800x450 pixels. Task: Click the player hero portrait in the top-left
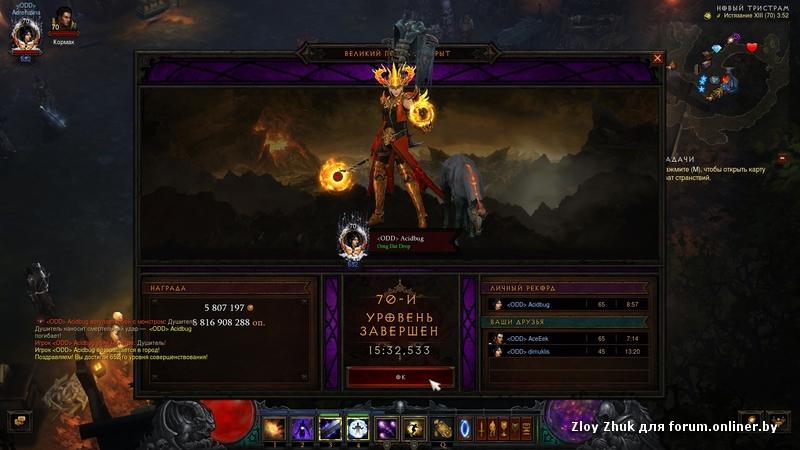click(x=24, y=35)
